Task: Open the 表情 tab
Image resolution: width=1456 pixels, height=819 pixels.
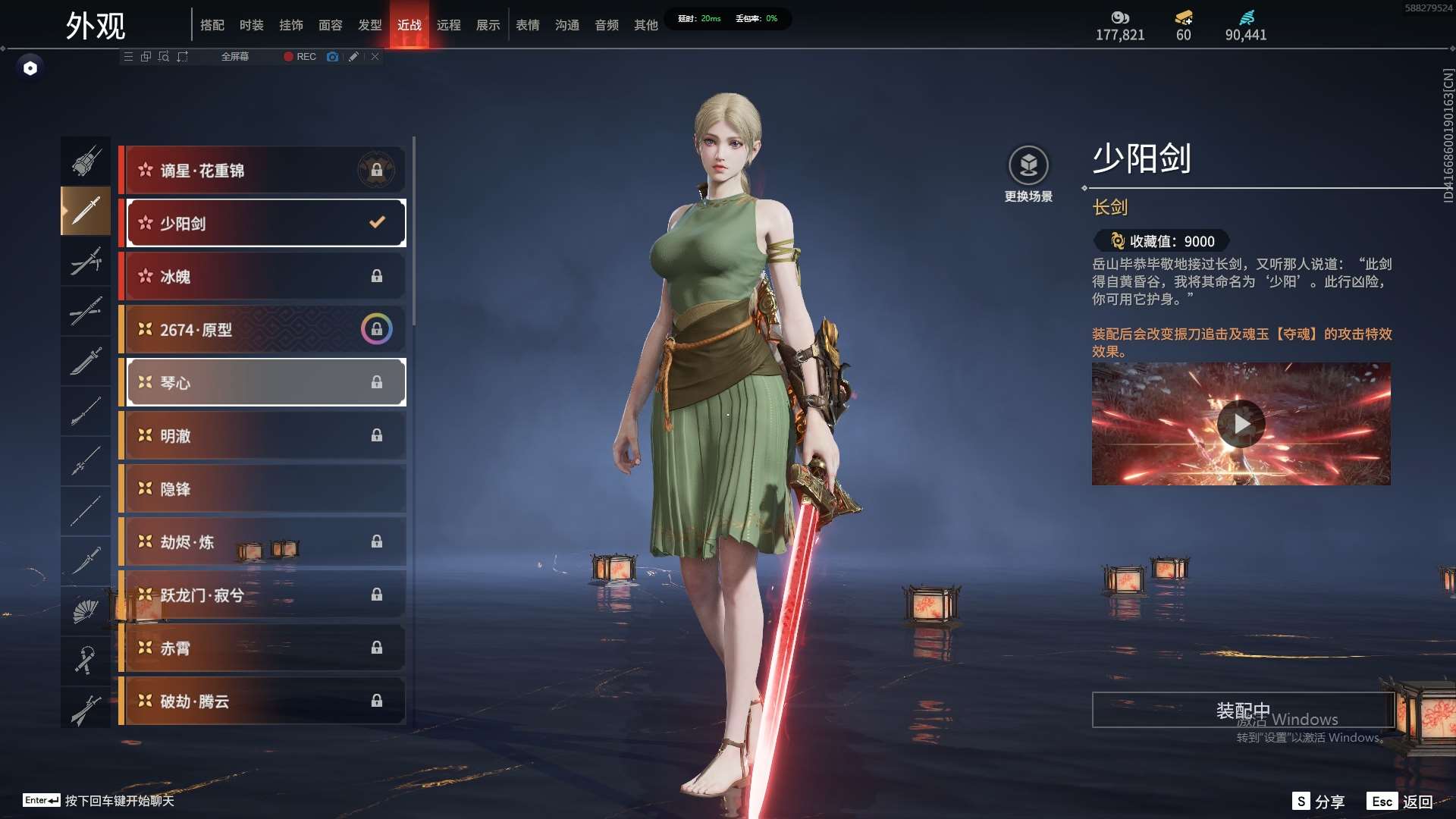Action: pos(527,25)
